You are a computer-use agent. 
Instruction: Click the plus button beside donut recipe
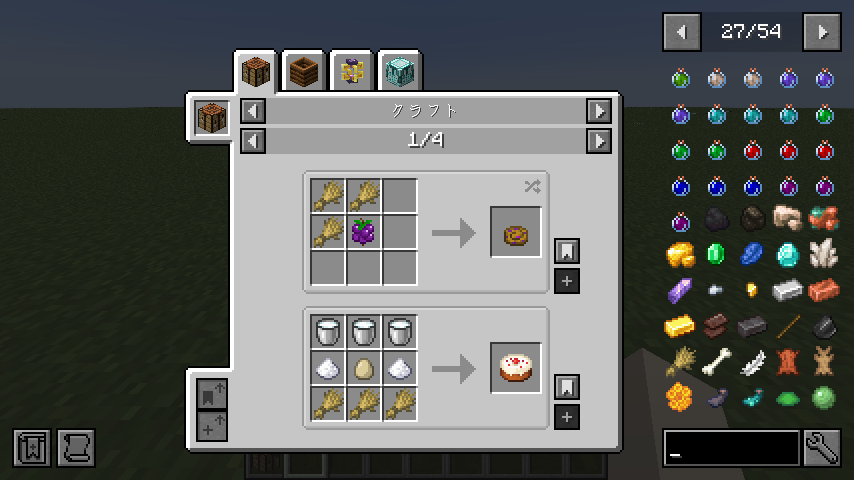point(567,281)
